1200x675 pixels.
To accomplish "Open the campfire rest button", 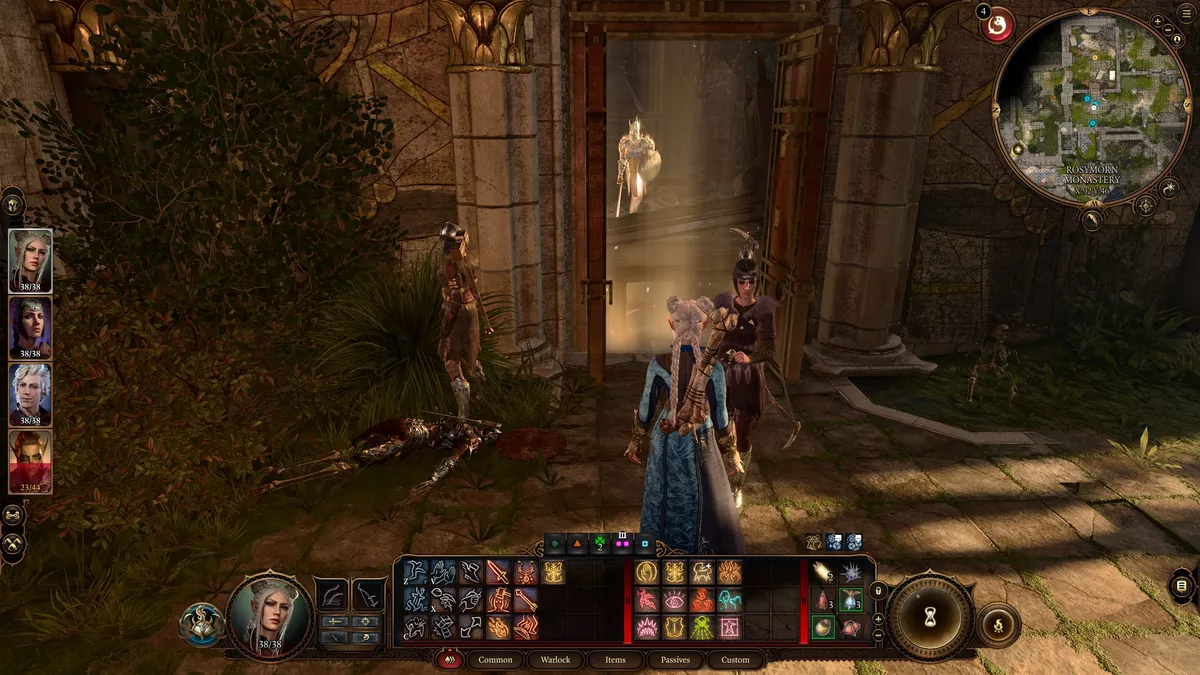I will 996,625.
